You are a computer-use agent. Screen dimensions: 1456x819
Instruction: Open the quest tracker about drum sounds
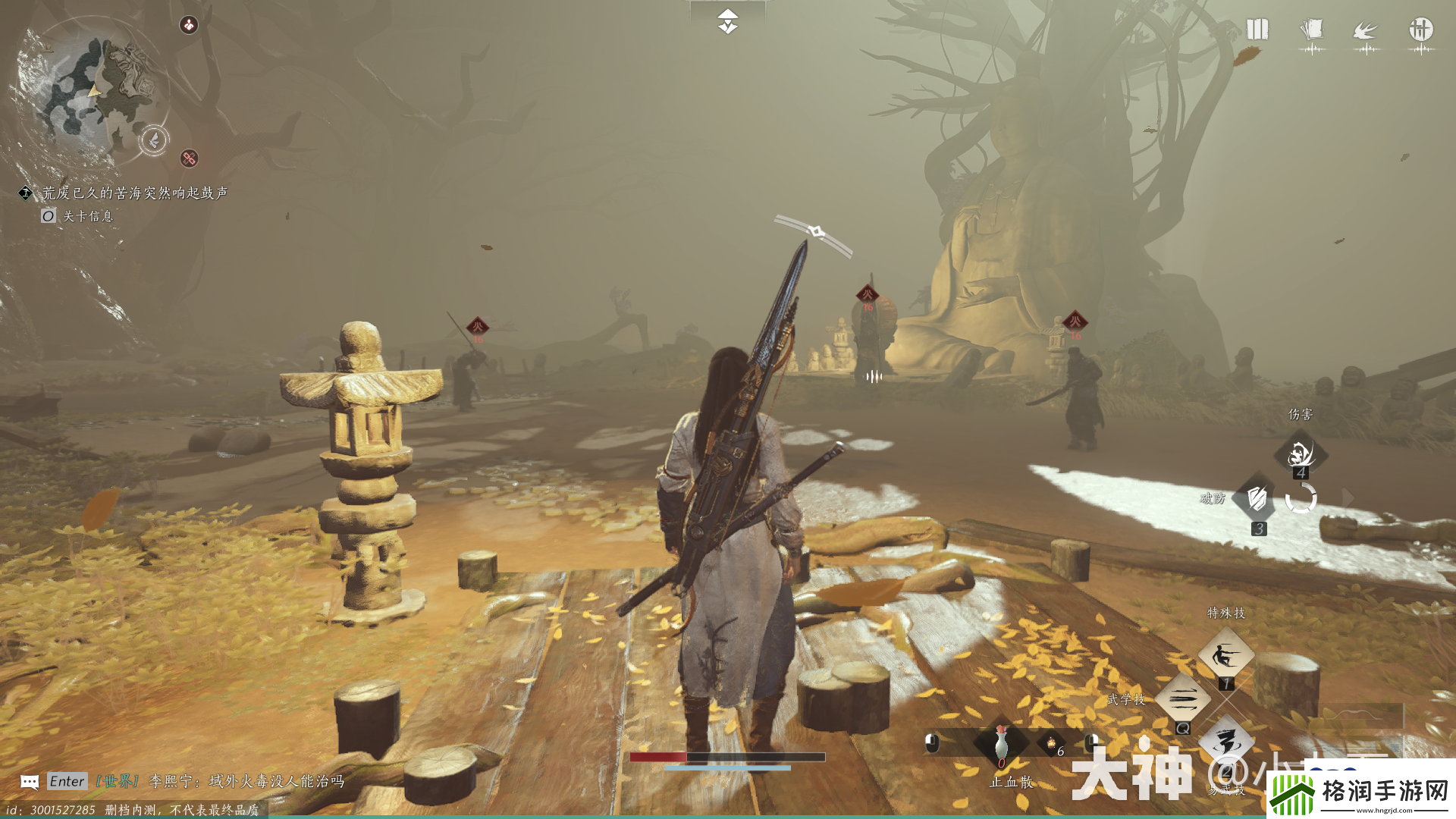tap(134, 193)
